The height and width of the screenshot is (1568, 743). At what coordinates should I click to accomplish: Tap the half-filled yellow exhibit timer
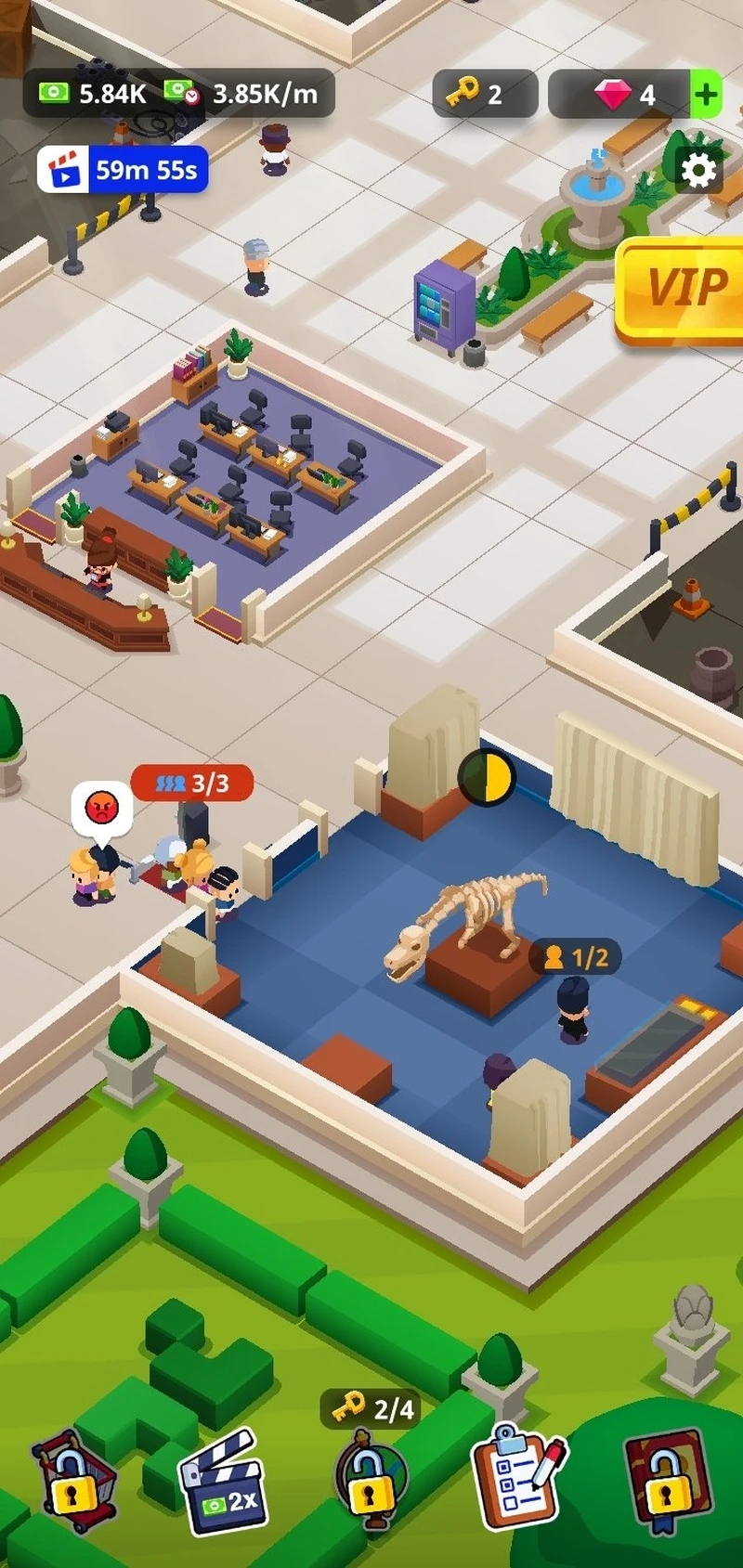click(x=487, y=777)
